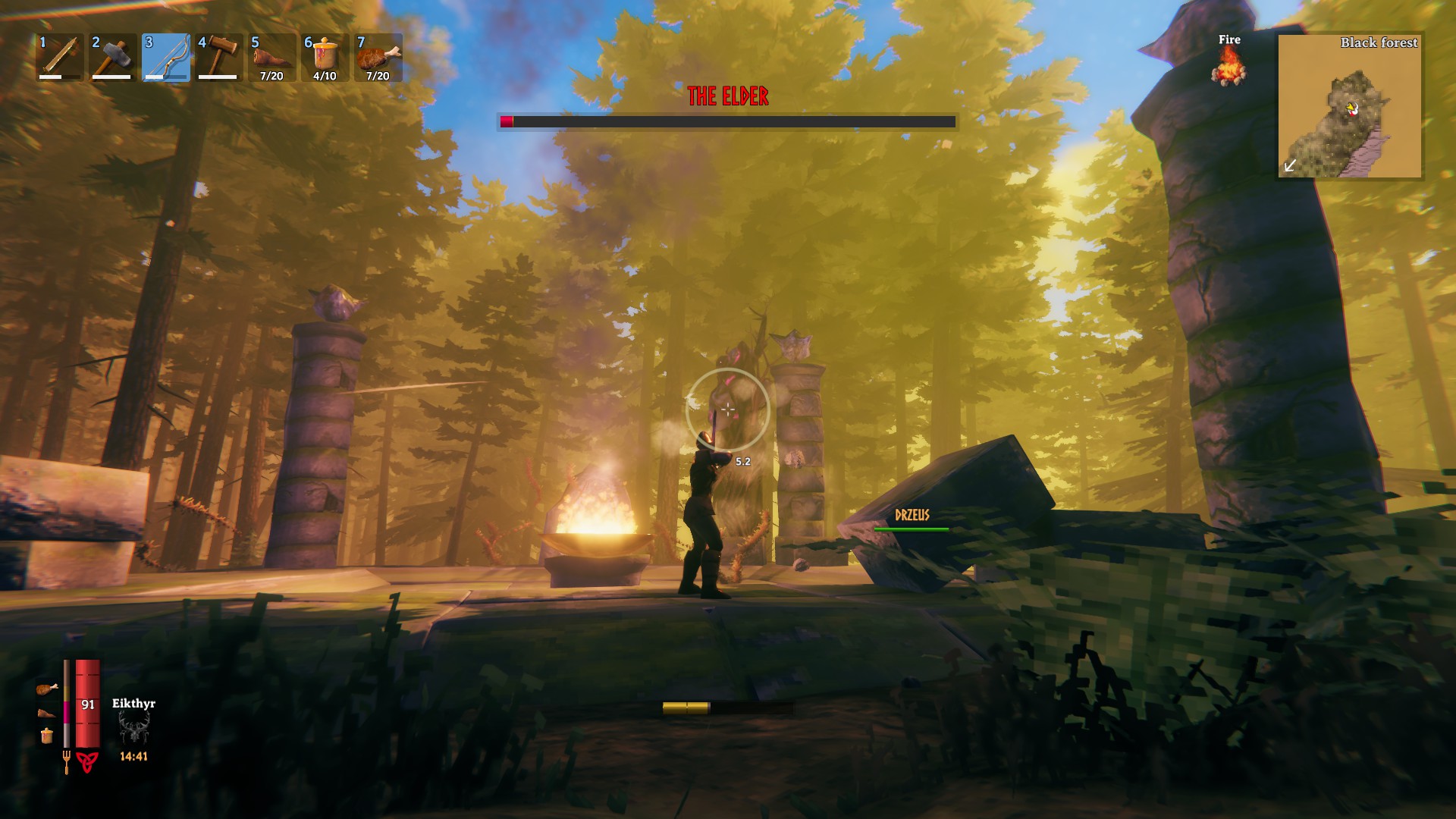Click the meat strip food buff icon
This screenshot has width=1456, height=819.
point(46,713)
